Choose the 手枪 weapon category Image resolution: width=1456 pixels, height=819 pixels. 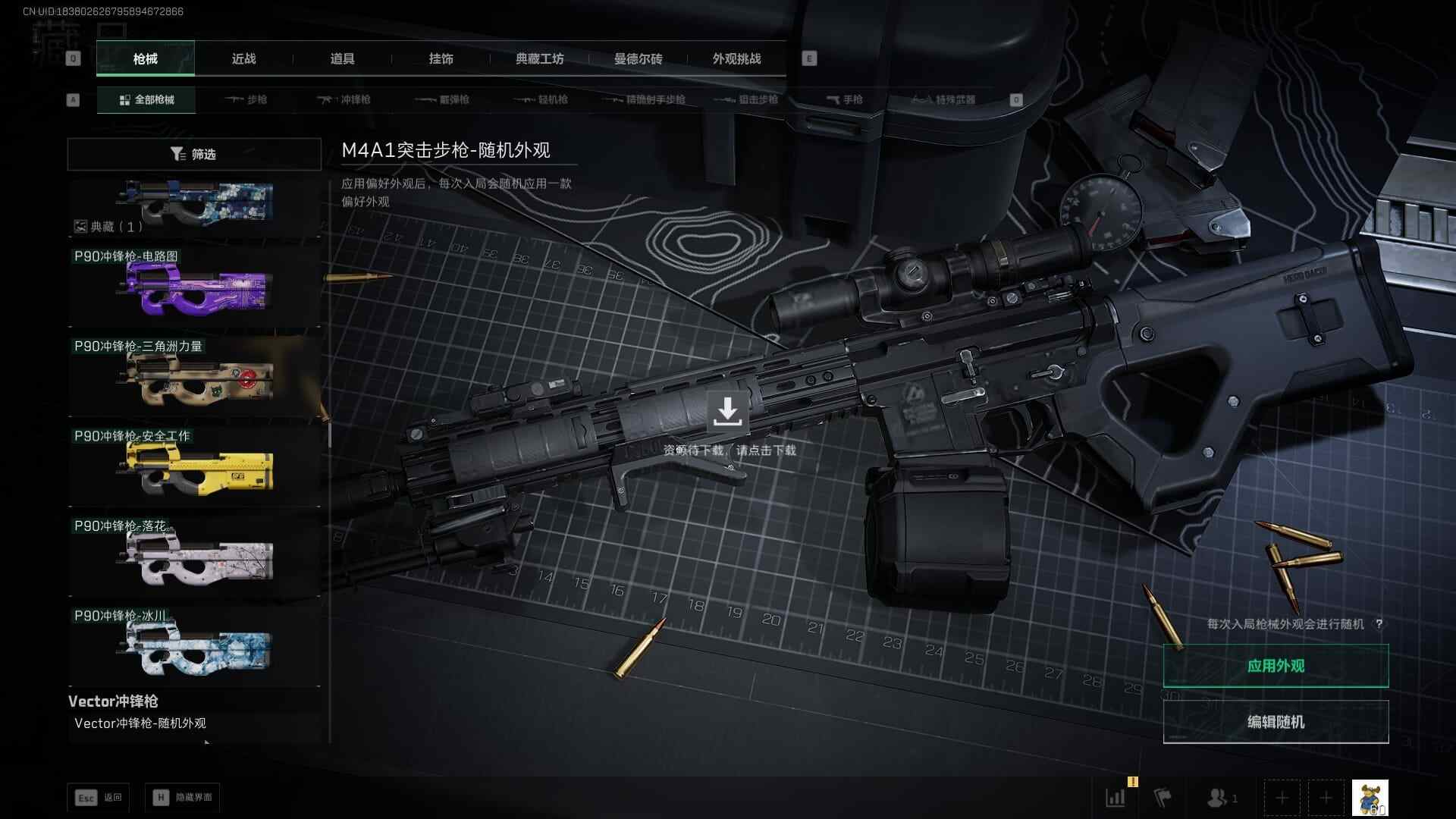point(844,99)
